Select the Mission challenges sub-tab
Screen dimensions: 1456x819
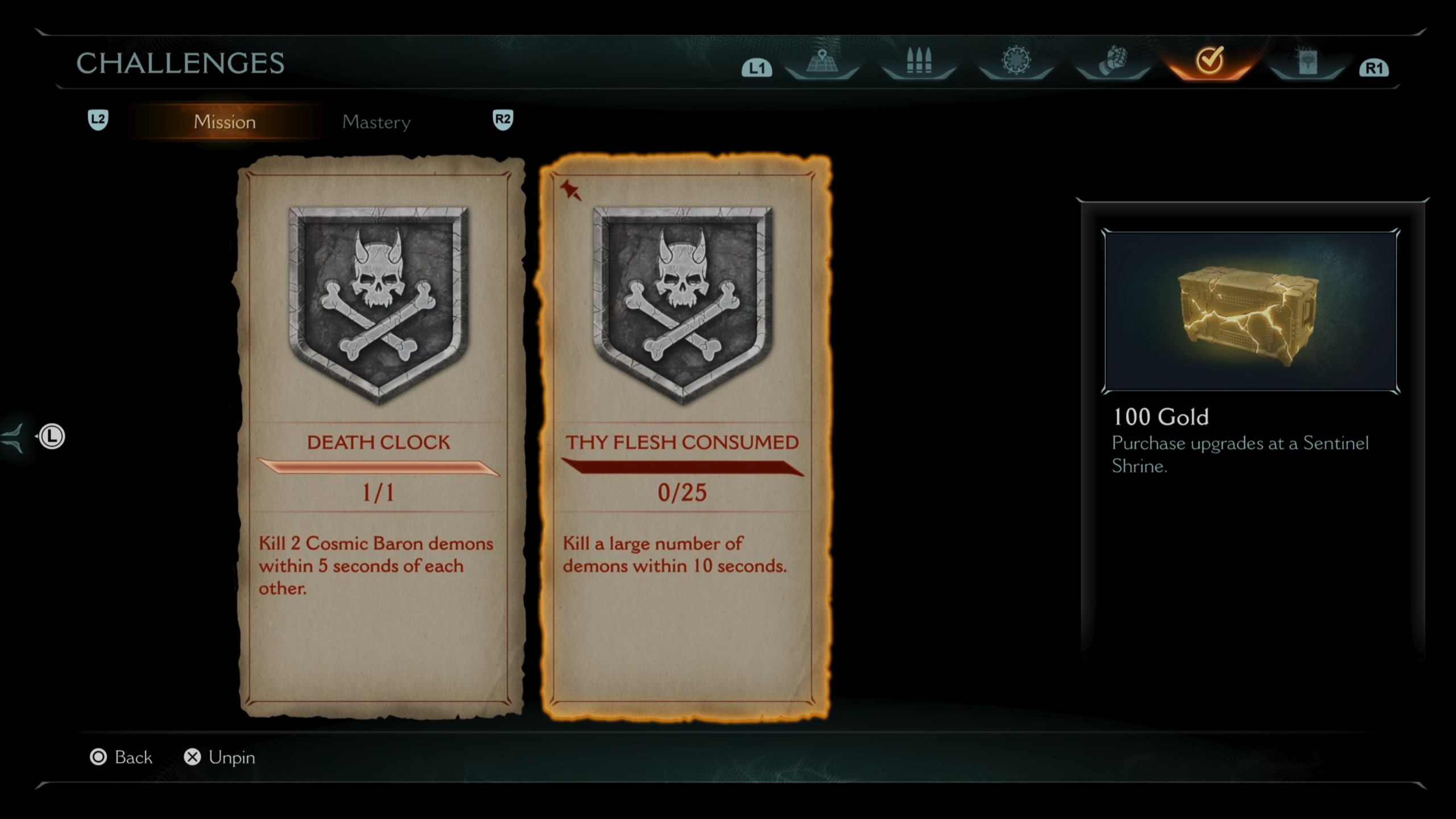pos(225,122)
